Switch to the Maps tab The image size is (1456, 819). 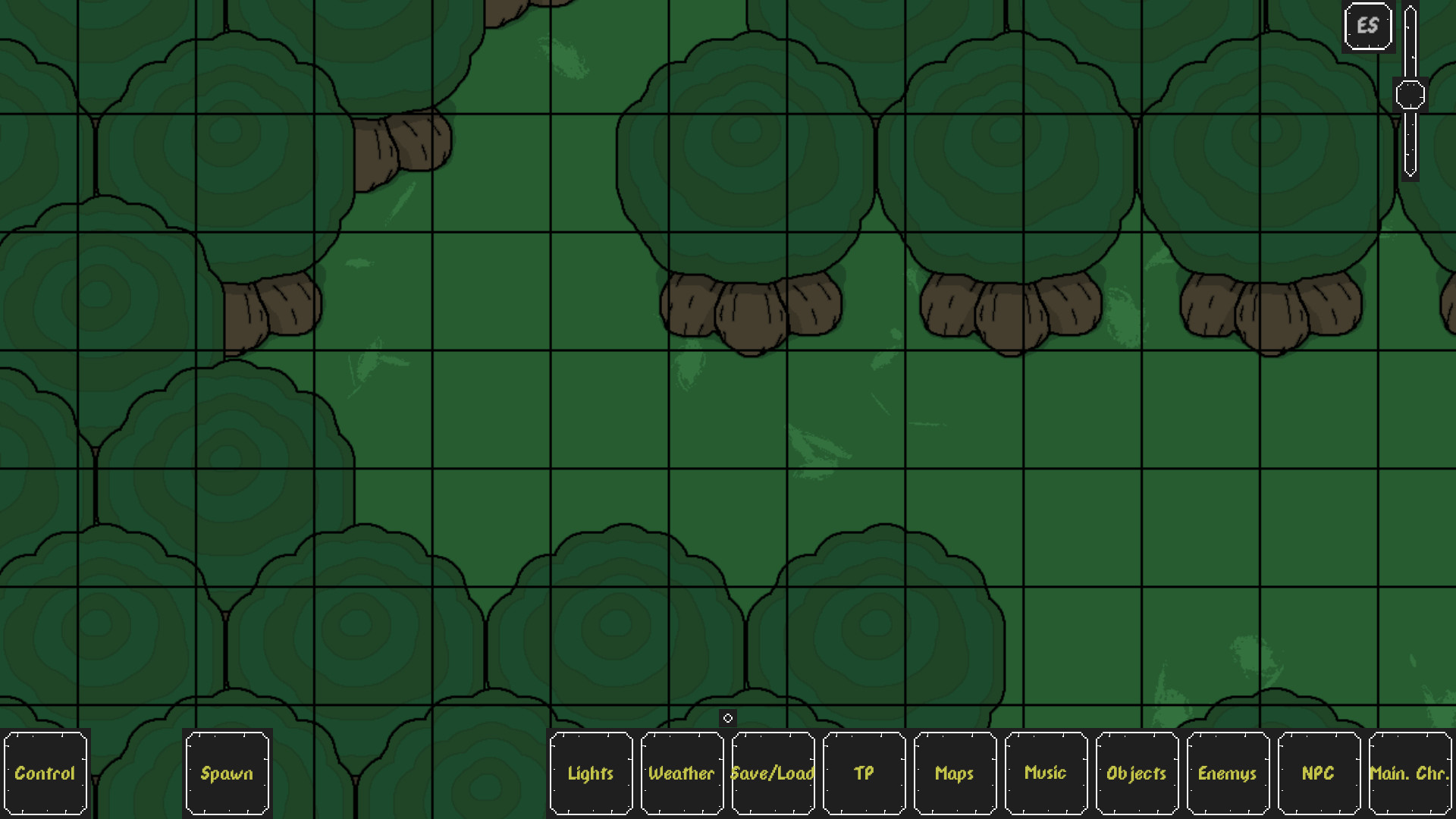pos(954,773)
